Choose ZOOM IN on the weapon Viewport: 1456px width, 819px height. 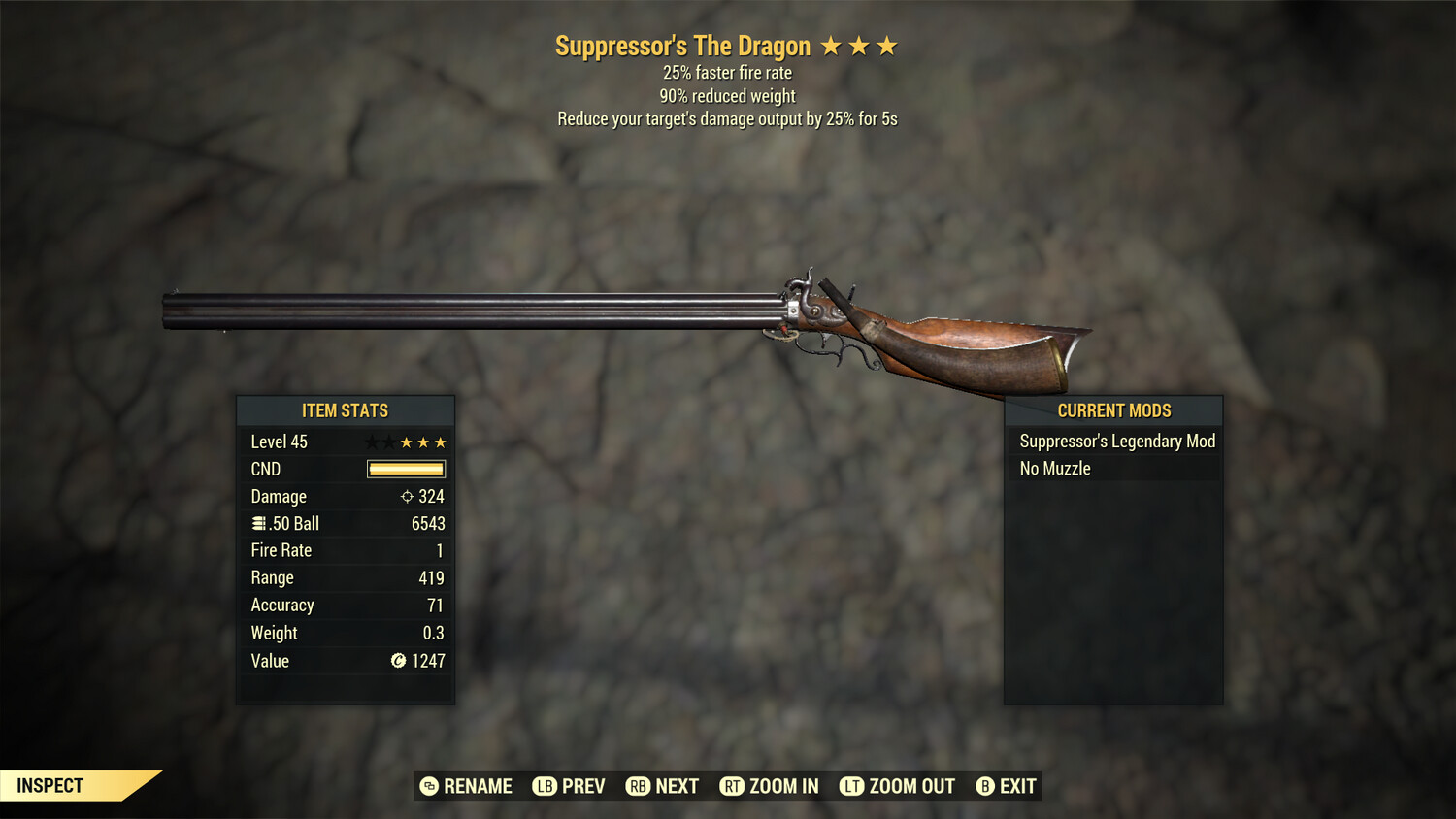(x=770, y=786)
